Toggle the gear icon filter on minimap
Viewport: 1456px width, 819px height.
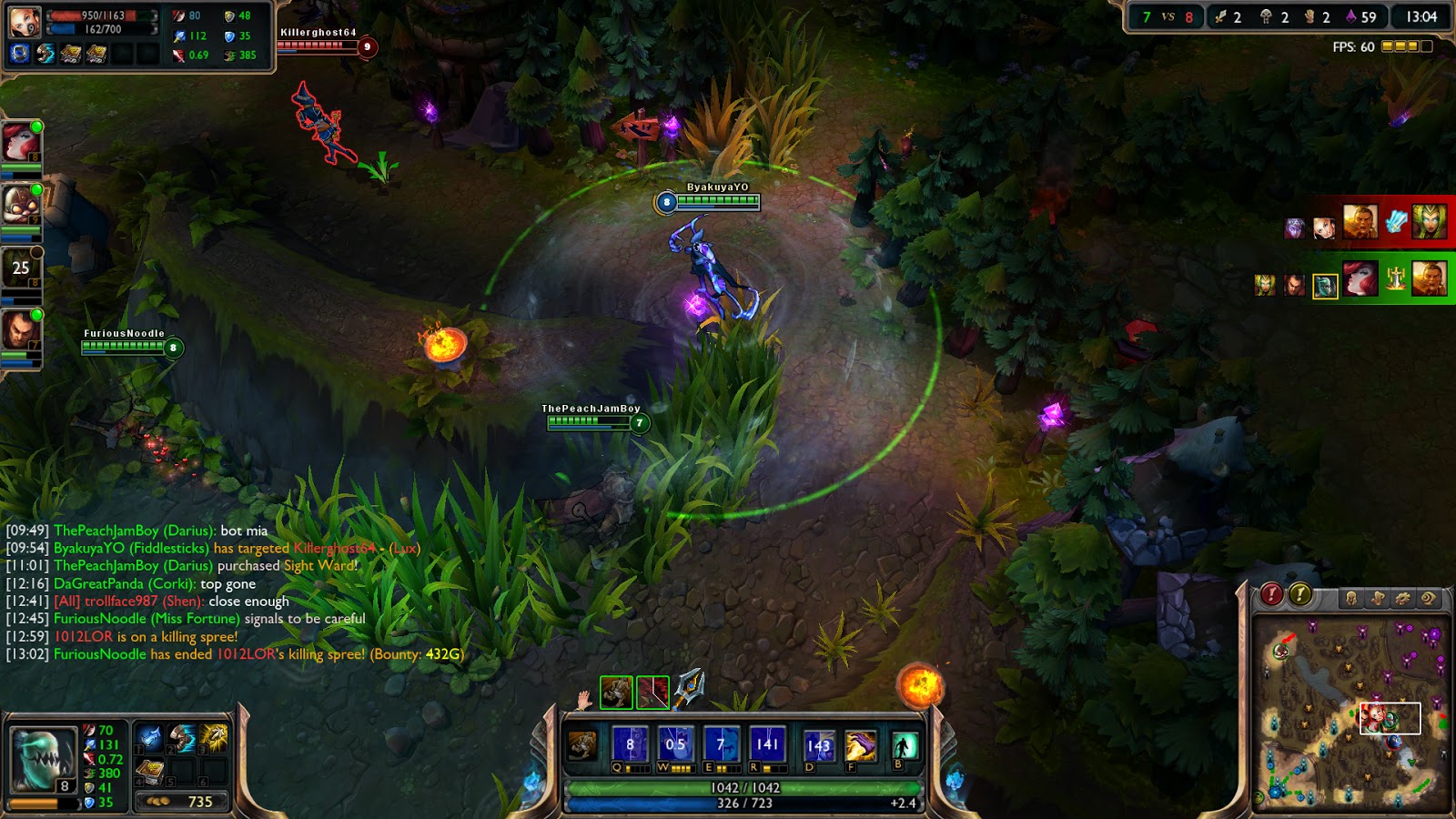coord(1402,597)
